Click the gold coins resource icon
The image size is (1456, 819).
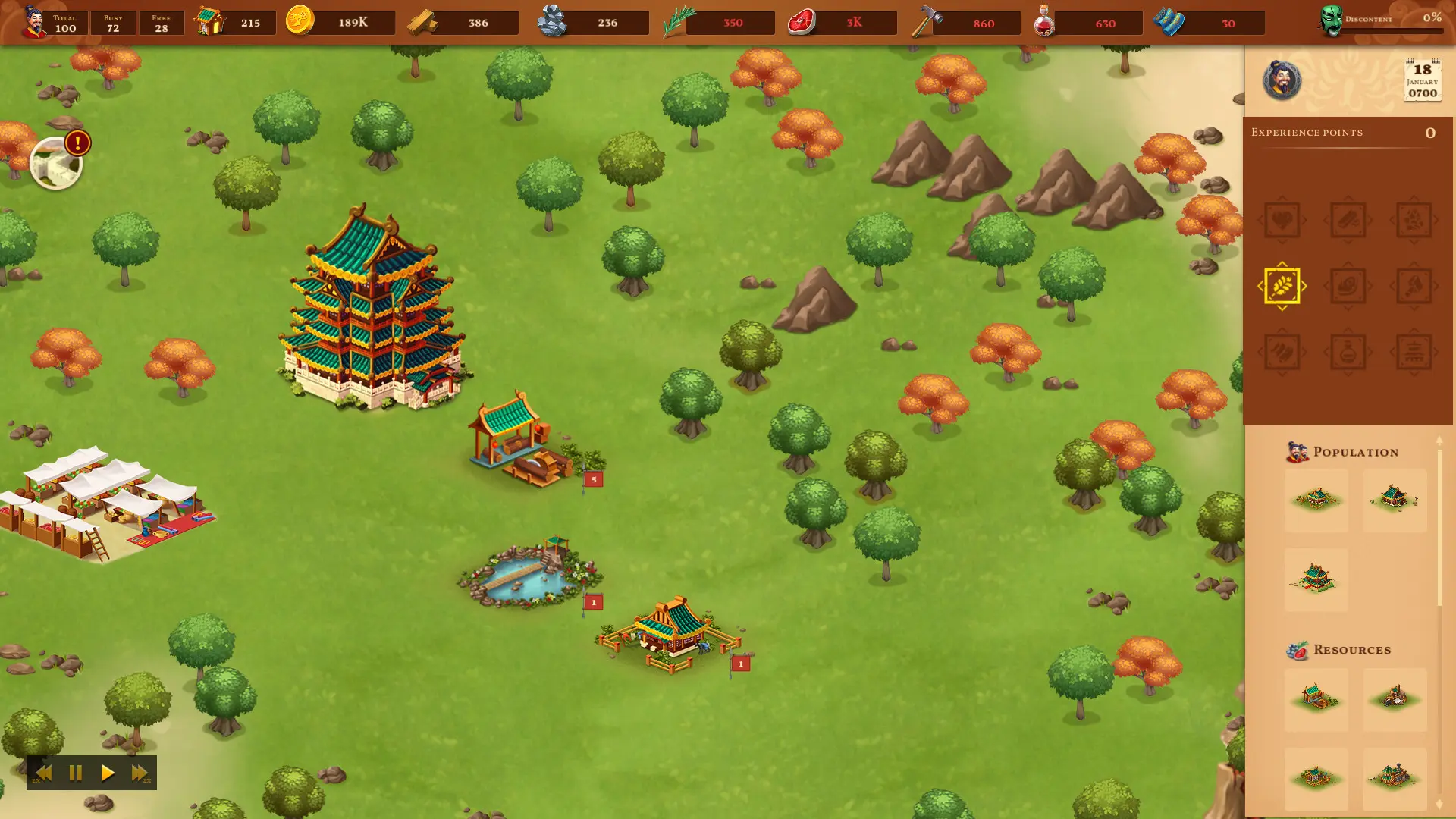[300, 22]
